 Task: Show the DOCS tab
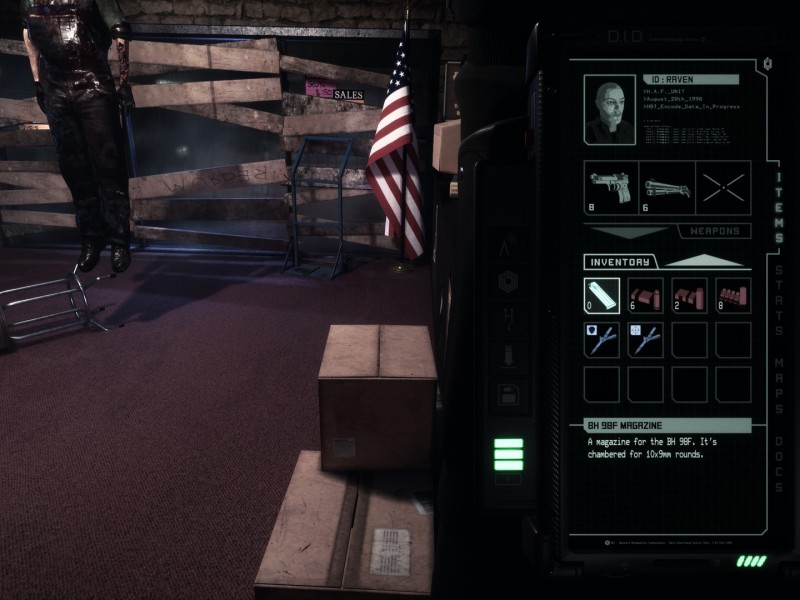tap(779, 465)
